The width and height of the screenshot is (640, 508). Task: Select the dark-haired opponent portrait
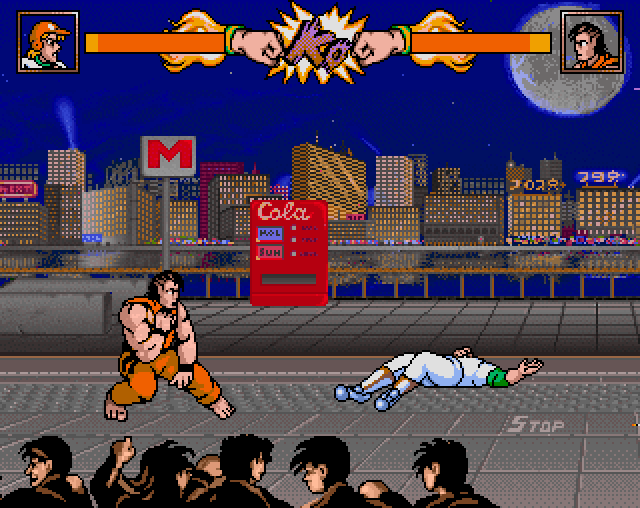coord(591,42)
